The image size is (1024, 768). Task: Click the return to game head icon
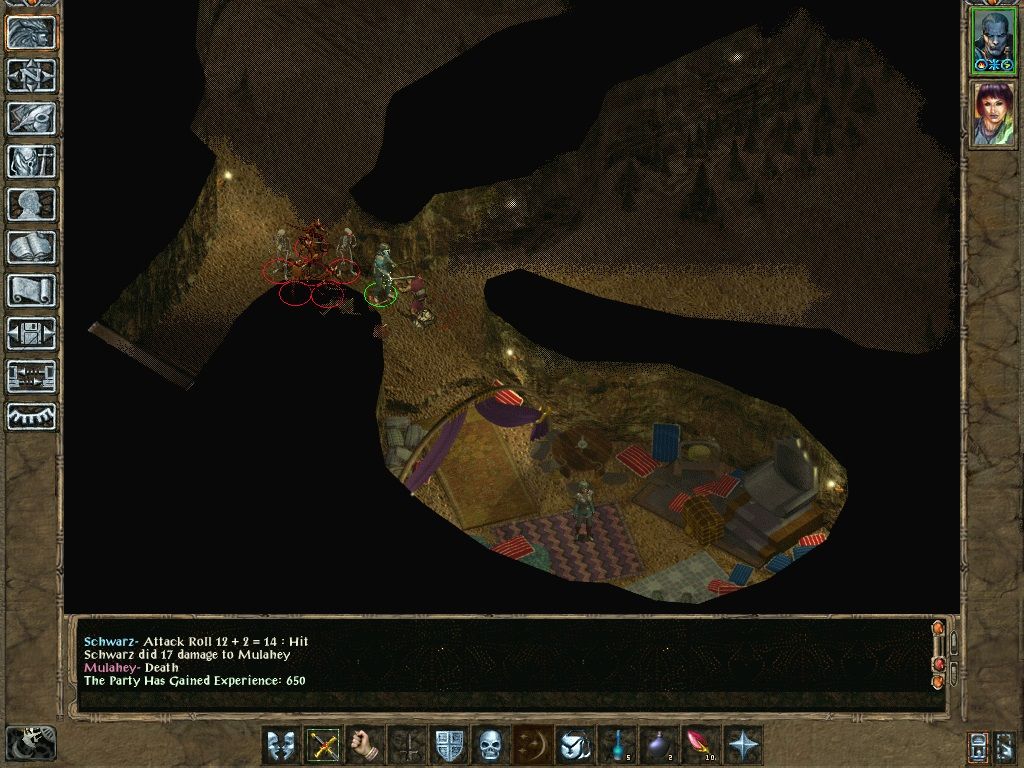(32, 32)
